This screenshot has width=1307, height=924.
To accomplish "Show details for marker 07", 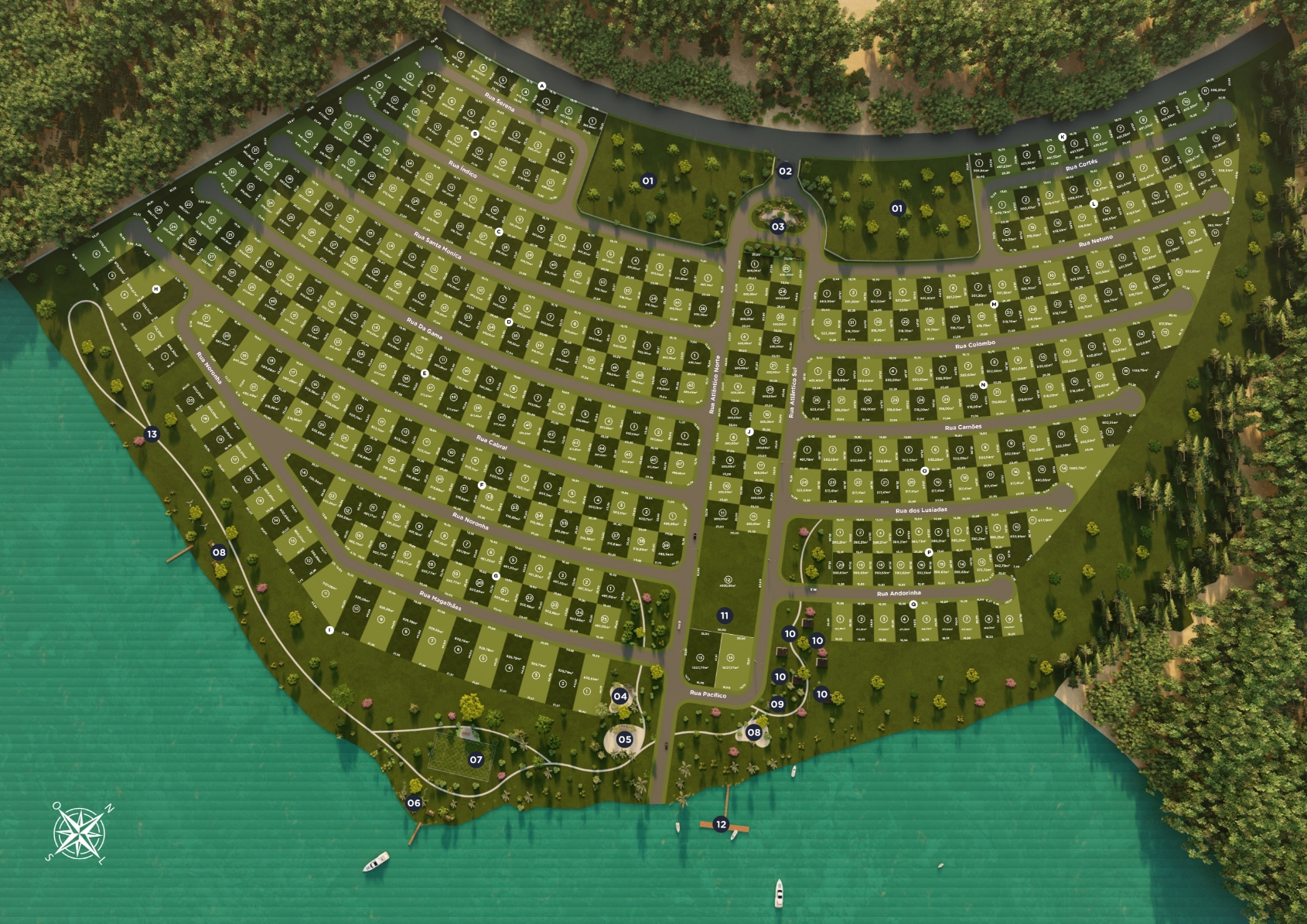I will 476,760.
